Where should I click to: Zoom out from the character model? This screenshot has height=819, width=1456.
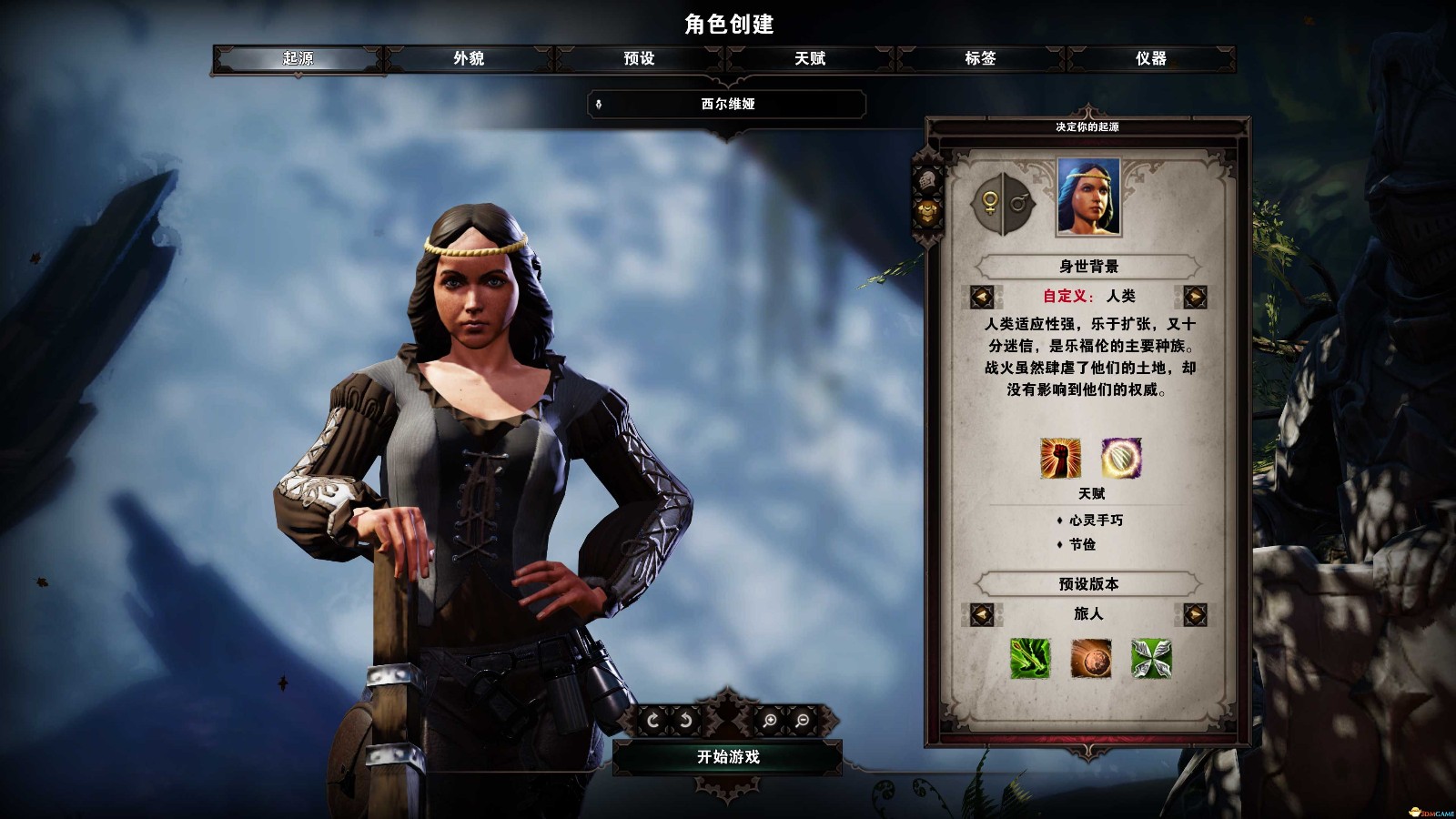coord(803,721)
